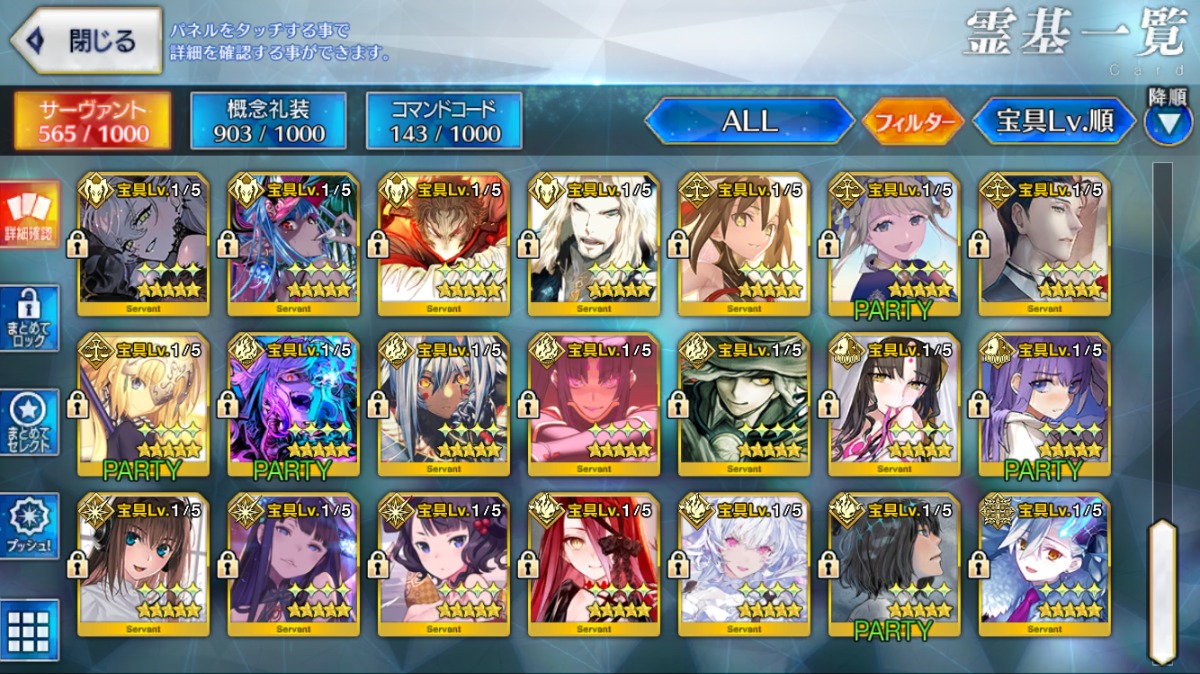Change sort order via 宝具Lv.順
The width and height of the screenshot is (1200, 674).
click(1054, 121)
